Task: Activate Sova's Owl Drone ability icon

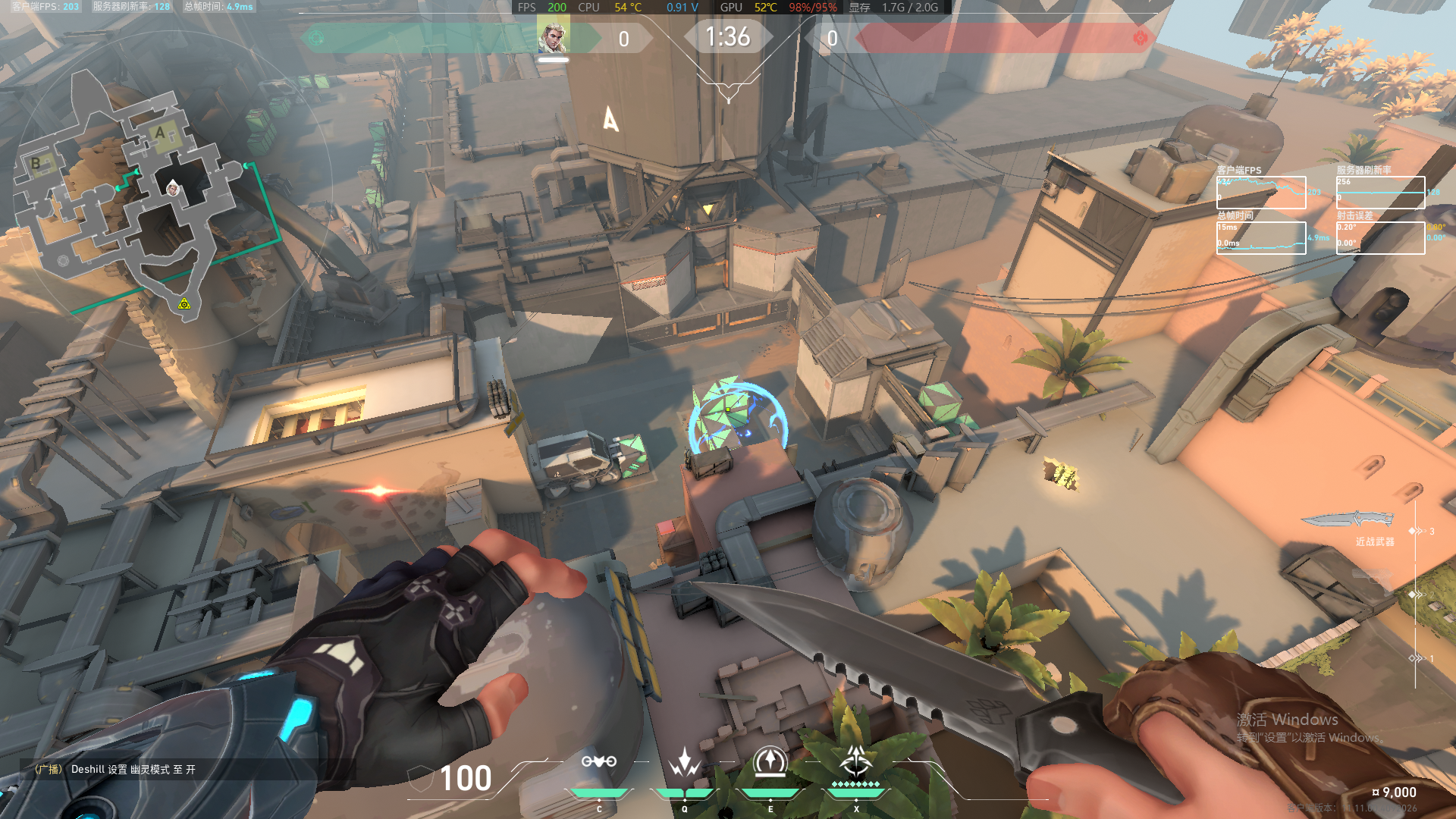Action: pyautogui.click(x=599, y=762)
